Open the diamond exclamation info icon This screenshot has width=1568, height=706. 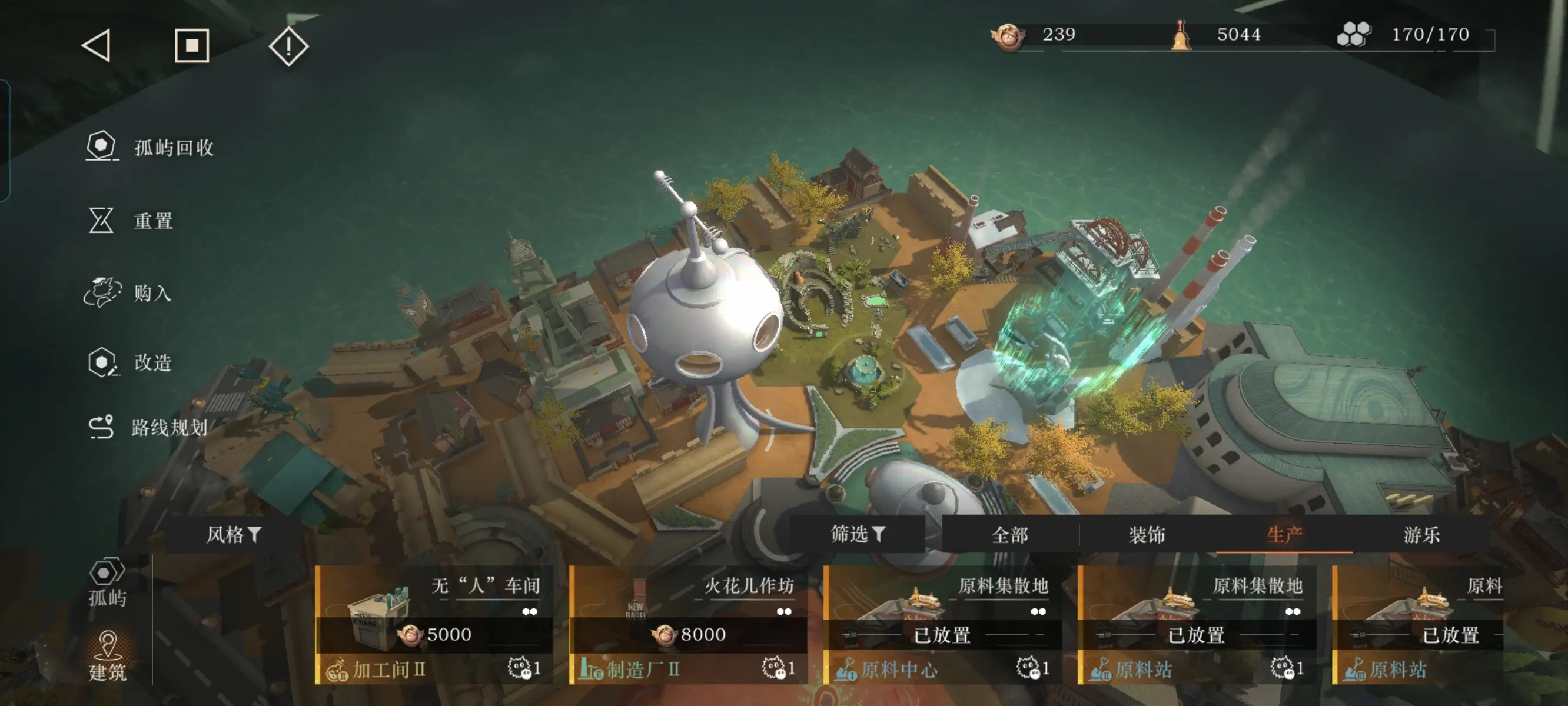(288, 46)
